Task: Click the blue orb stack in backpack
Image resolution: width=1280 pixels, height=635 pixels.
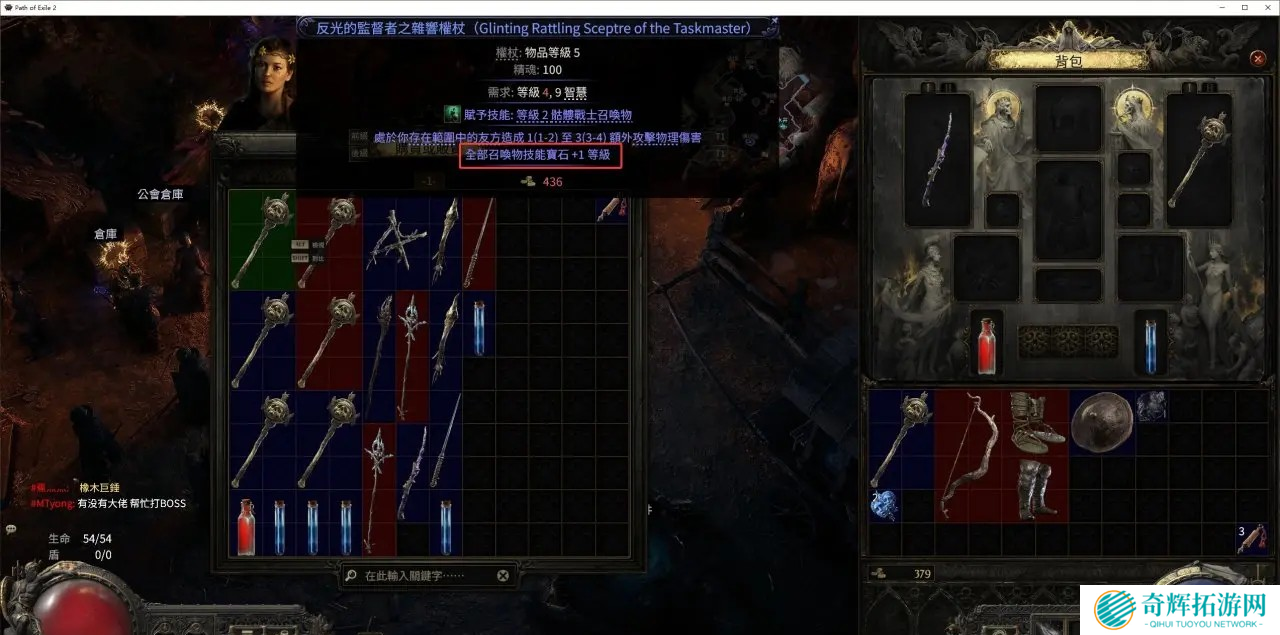Action: [885, 504]
